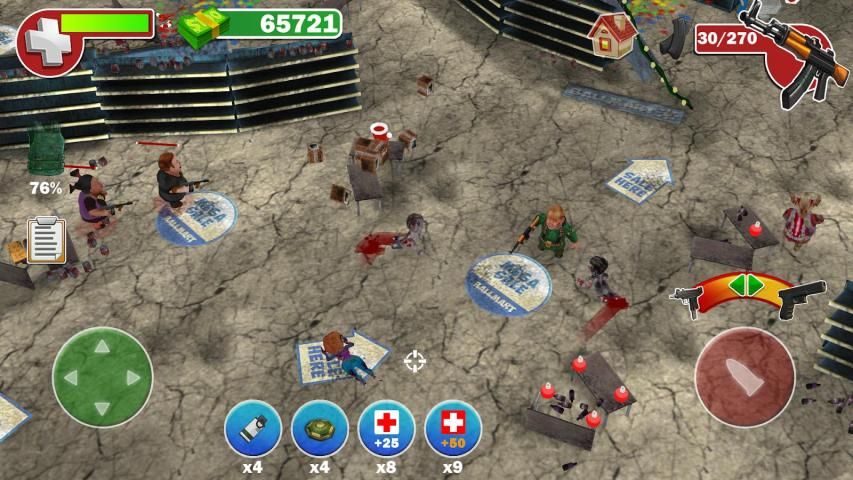The image size is (853, 480).
Task: Deploy the green landmine item
Action: click(320, 428)
